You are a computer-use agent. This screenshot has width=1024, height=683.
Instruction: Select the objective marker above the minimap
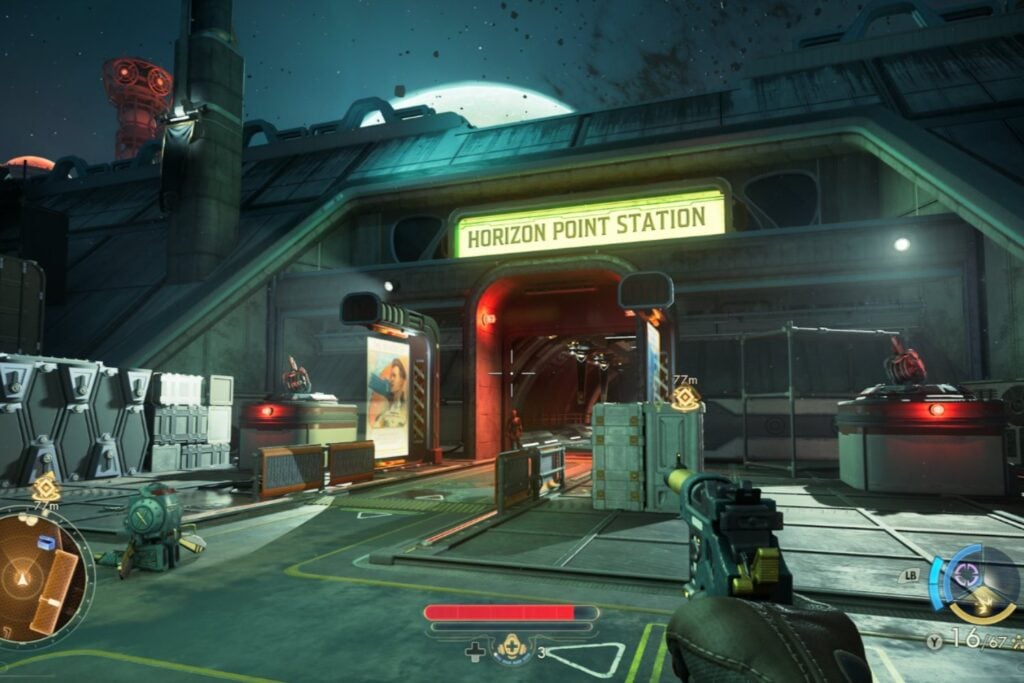point(45,487)
